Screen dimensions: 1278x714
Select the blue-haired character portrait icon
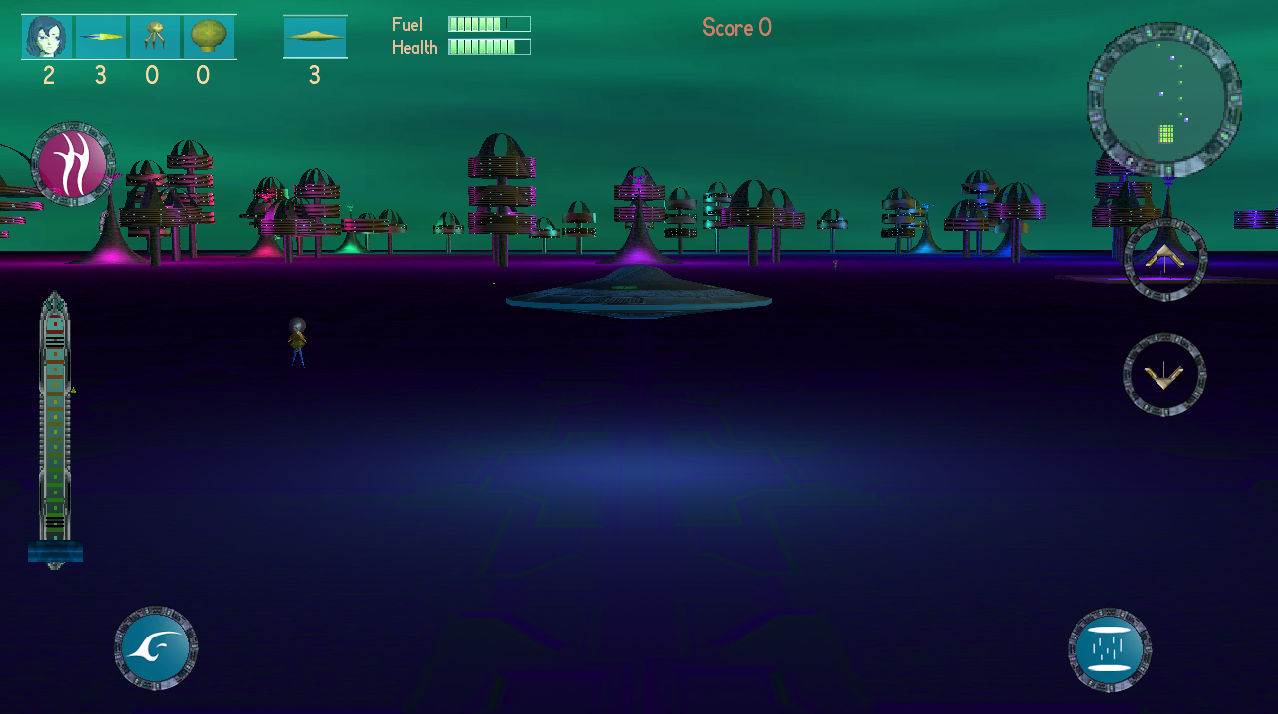[x=48, y=37]
